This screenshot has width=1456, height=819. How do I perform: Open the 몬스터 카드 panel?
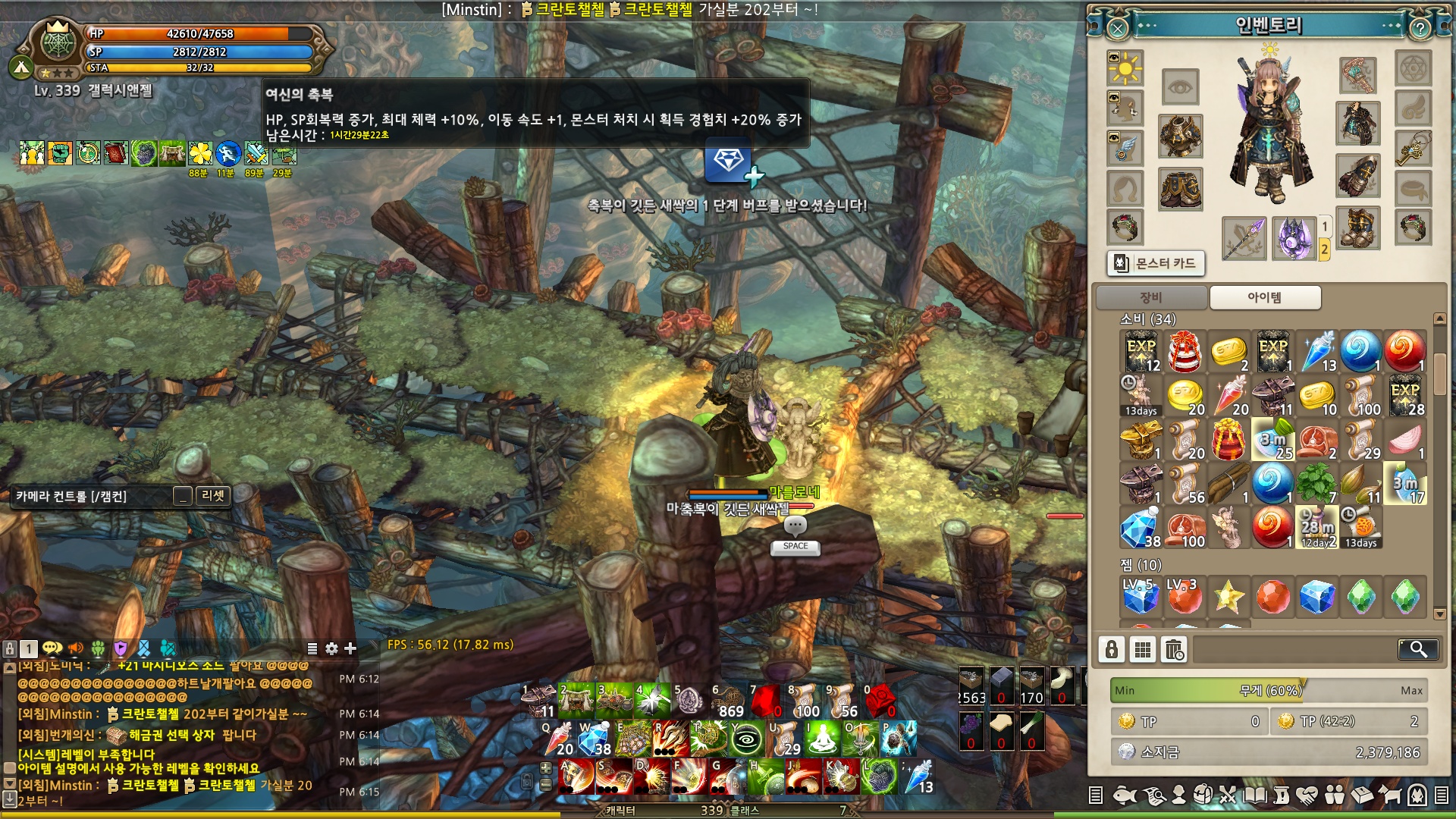pyautogui.click(x=1156, y=263)
